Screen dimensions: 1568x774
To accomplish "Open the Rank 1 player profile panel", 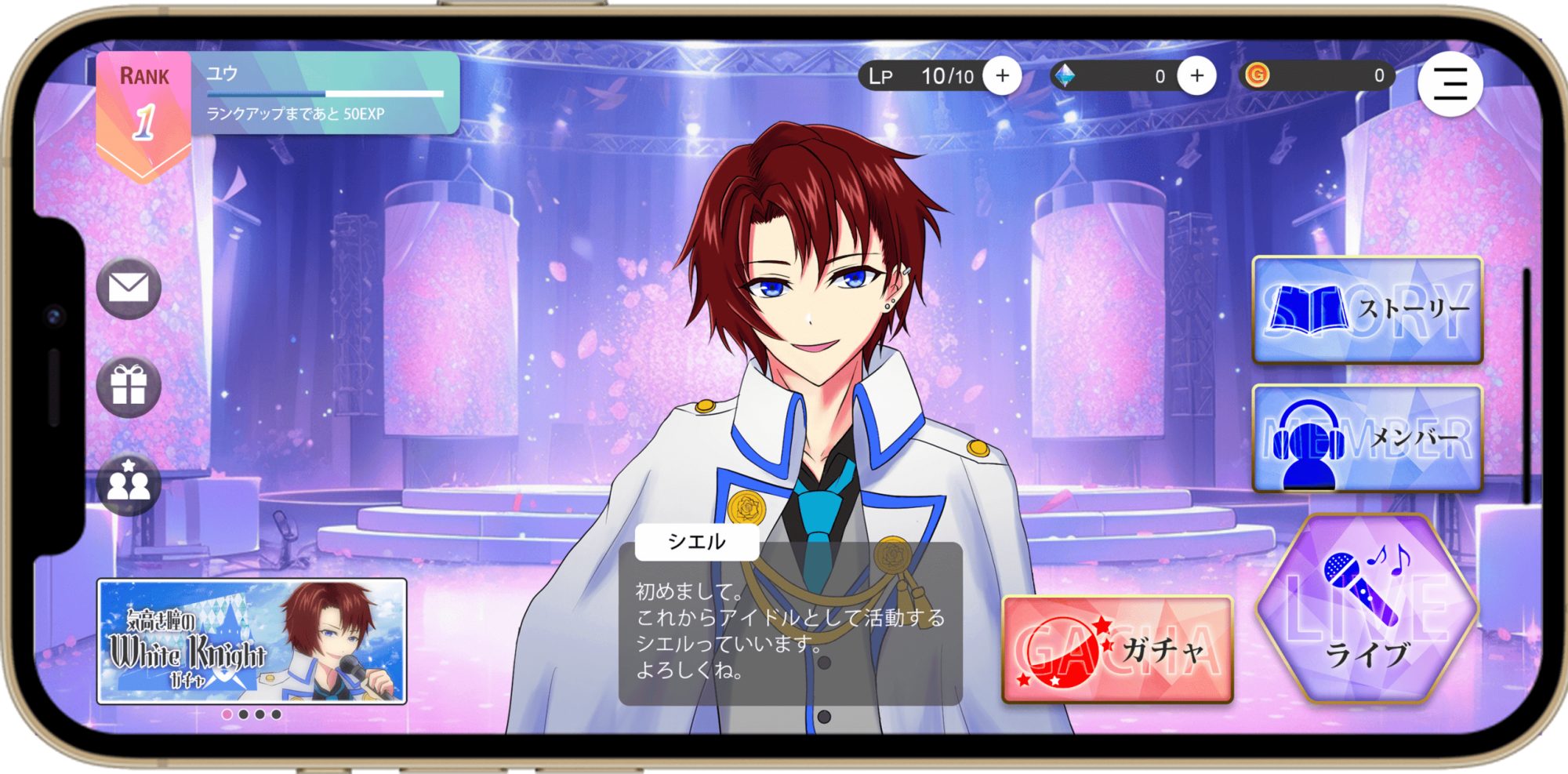I will (278, 93).
